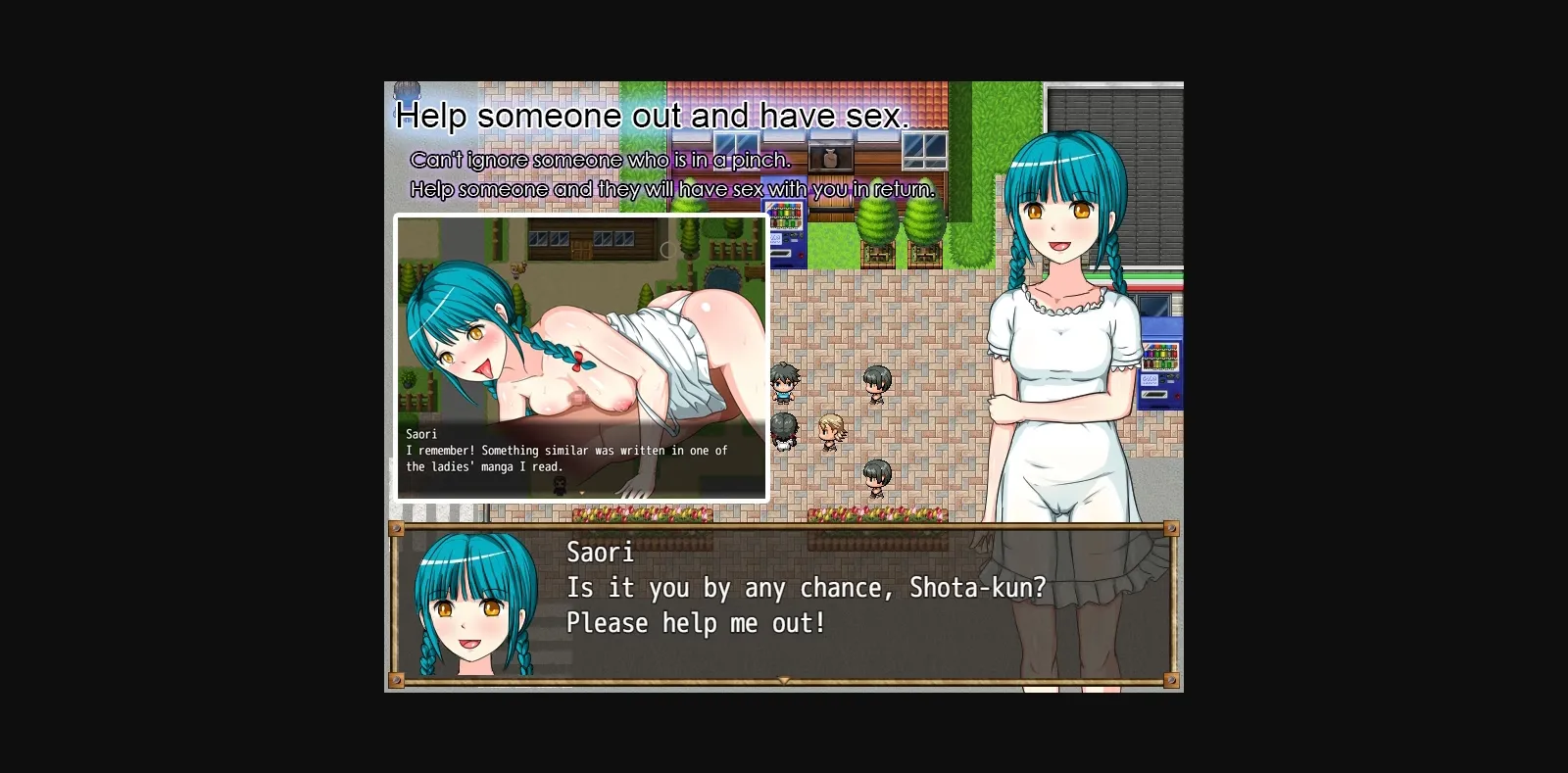Click the dialogue text 'Please help me out!'

696,622
